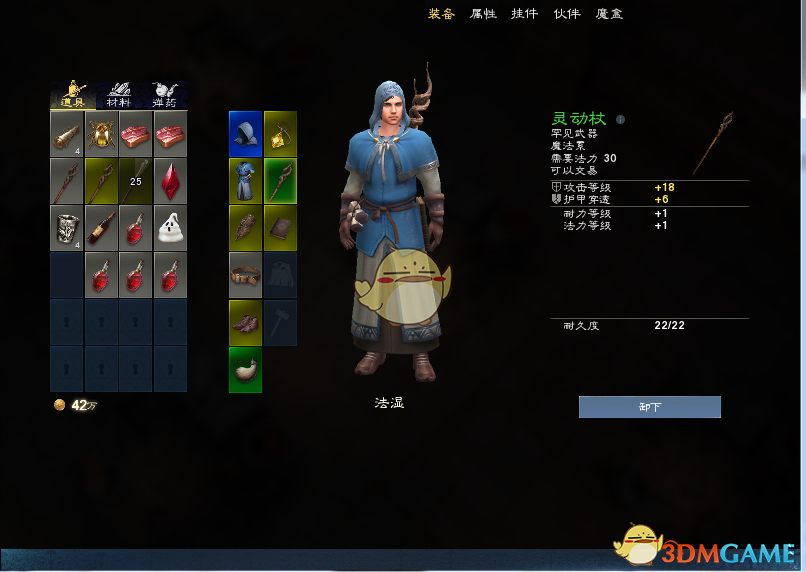806x572 pixels.
Task: Select the brown boots equipment slot
Action: (245, 322)
